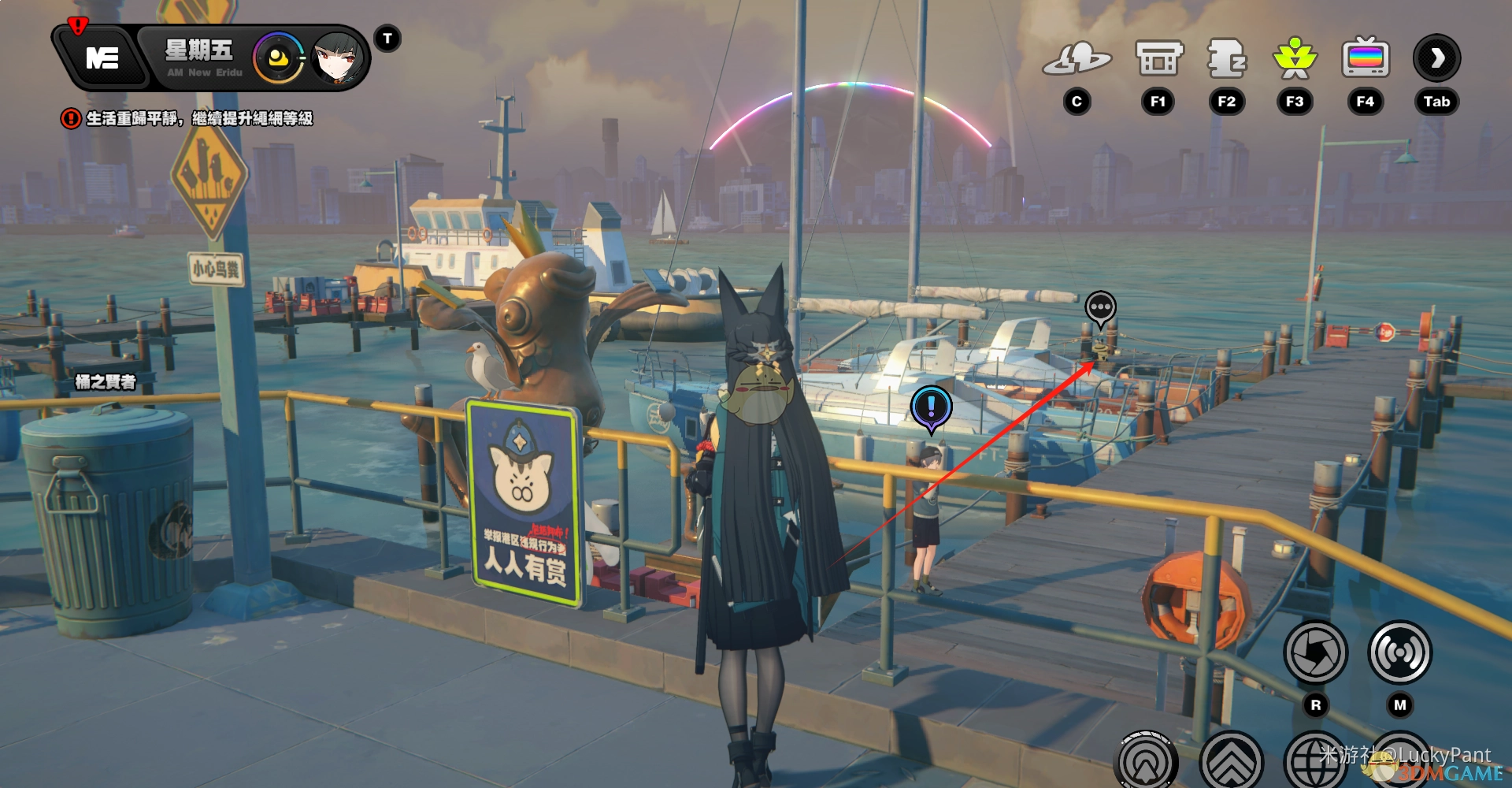Open the ringed planet icon
Screen dimensions: 1512x788
tap(1077, 59)
